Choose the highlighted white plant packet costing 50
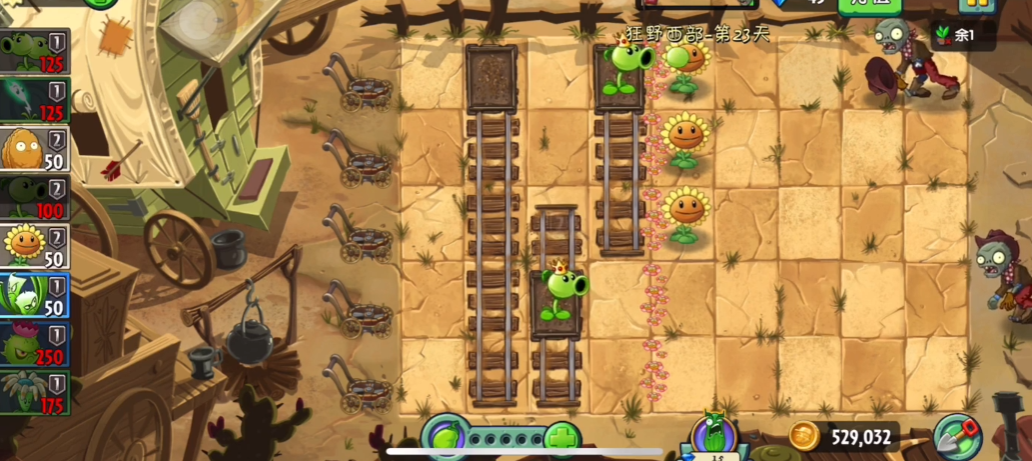The height and width of the screenshot is (461, 1032). click(34, 294)
